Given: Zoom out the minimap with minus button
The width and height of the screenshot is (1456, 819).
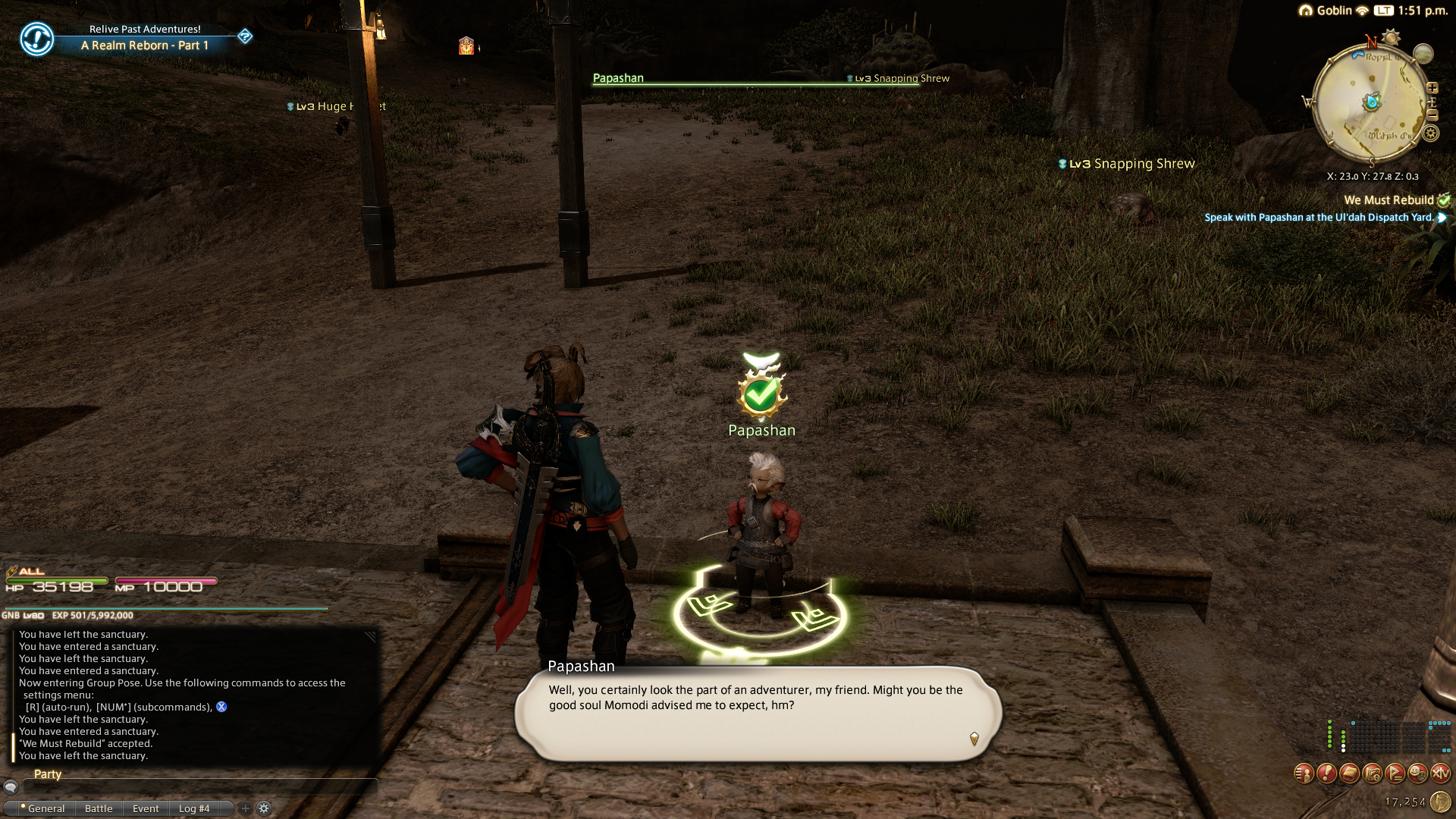Looking at the screenshot, I should [1432, 115].
